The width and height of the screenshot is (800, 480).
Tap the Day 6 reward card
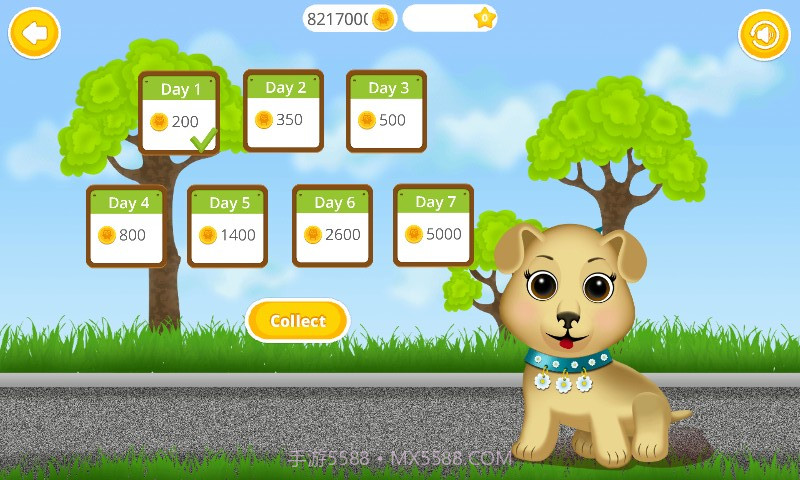coord(333,226)
